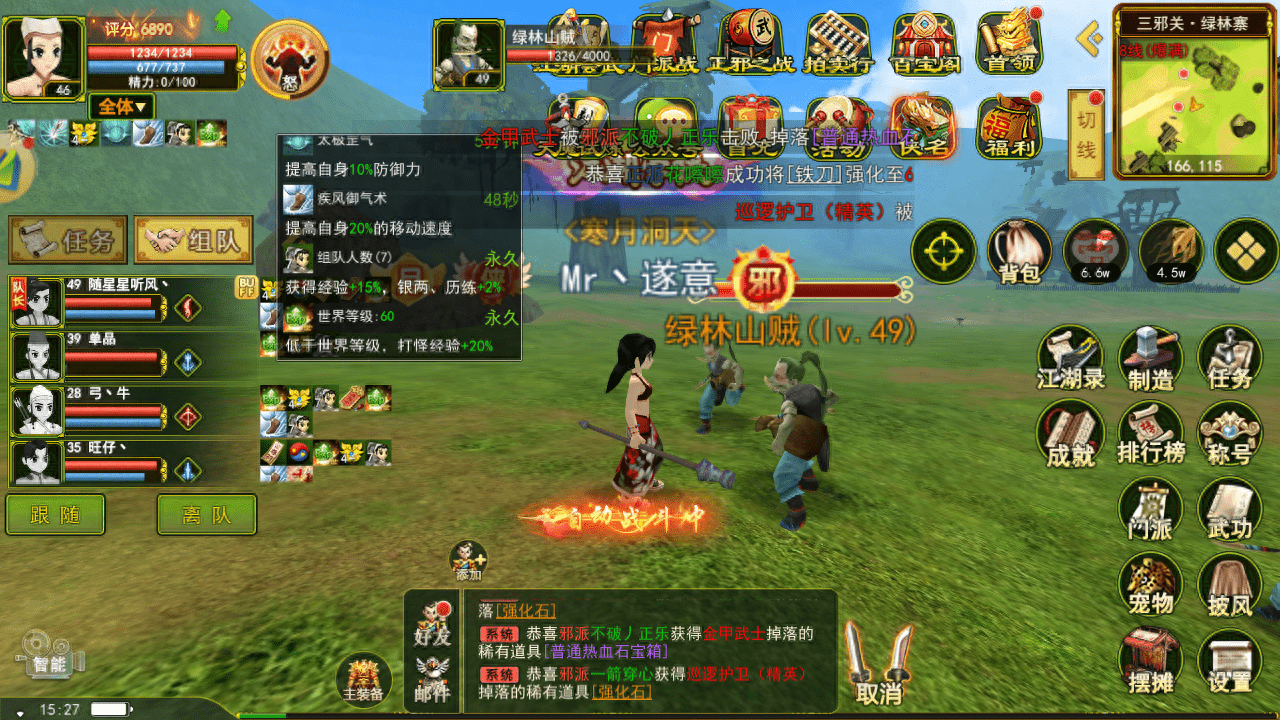Screen dimensions: 1280x720
Task: Click the 跟随 follow button
Action: (55, 515)
